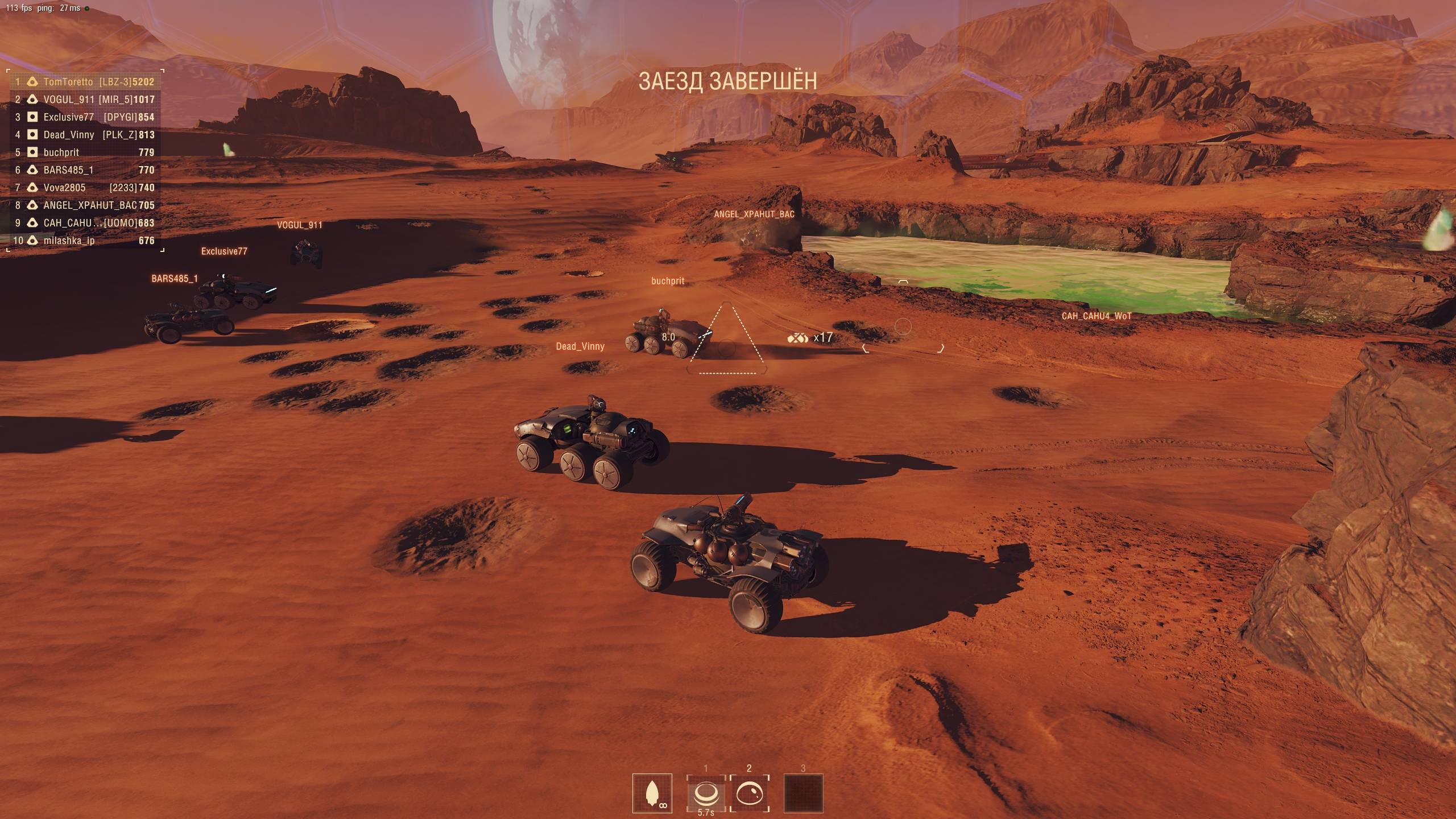Viewport: 1456px width, 819px height.
Task: Click ANGEL_XPAHUT_BAC in the ranking list
Action: pyautogui.click(x=85, y=205)
